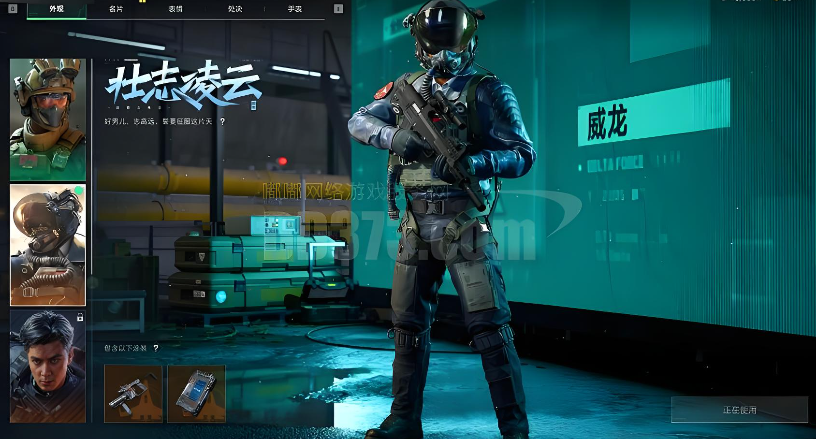The image size is (816, 439).
Task: Show help for the included items label
Action: (156, 348)
